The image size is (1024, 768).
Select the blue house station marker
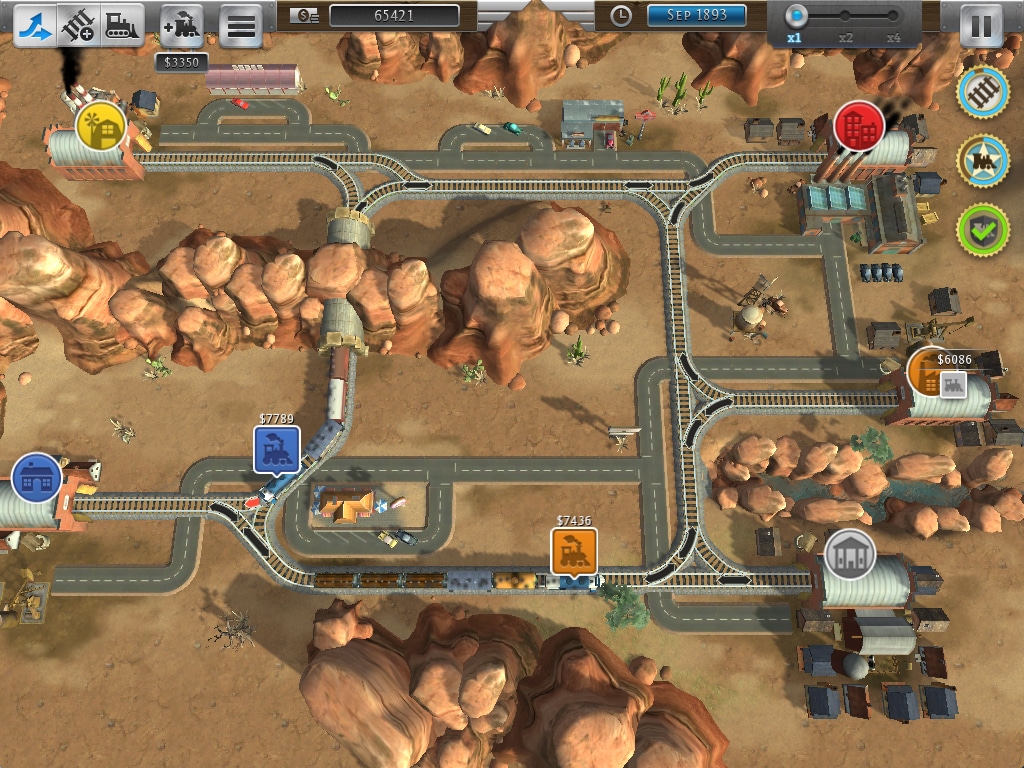pyautogui.click(x=37, y=478)
